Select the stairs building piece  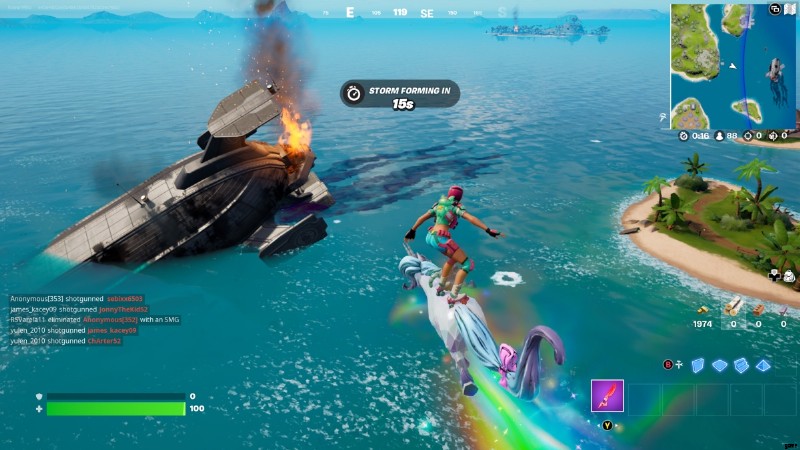[x=741, y=365]
